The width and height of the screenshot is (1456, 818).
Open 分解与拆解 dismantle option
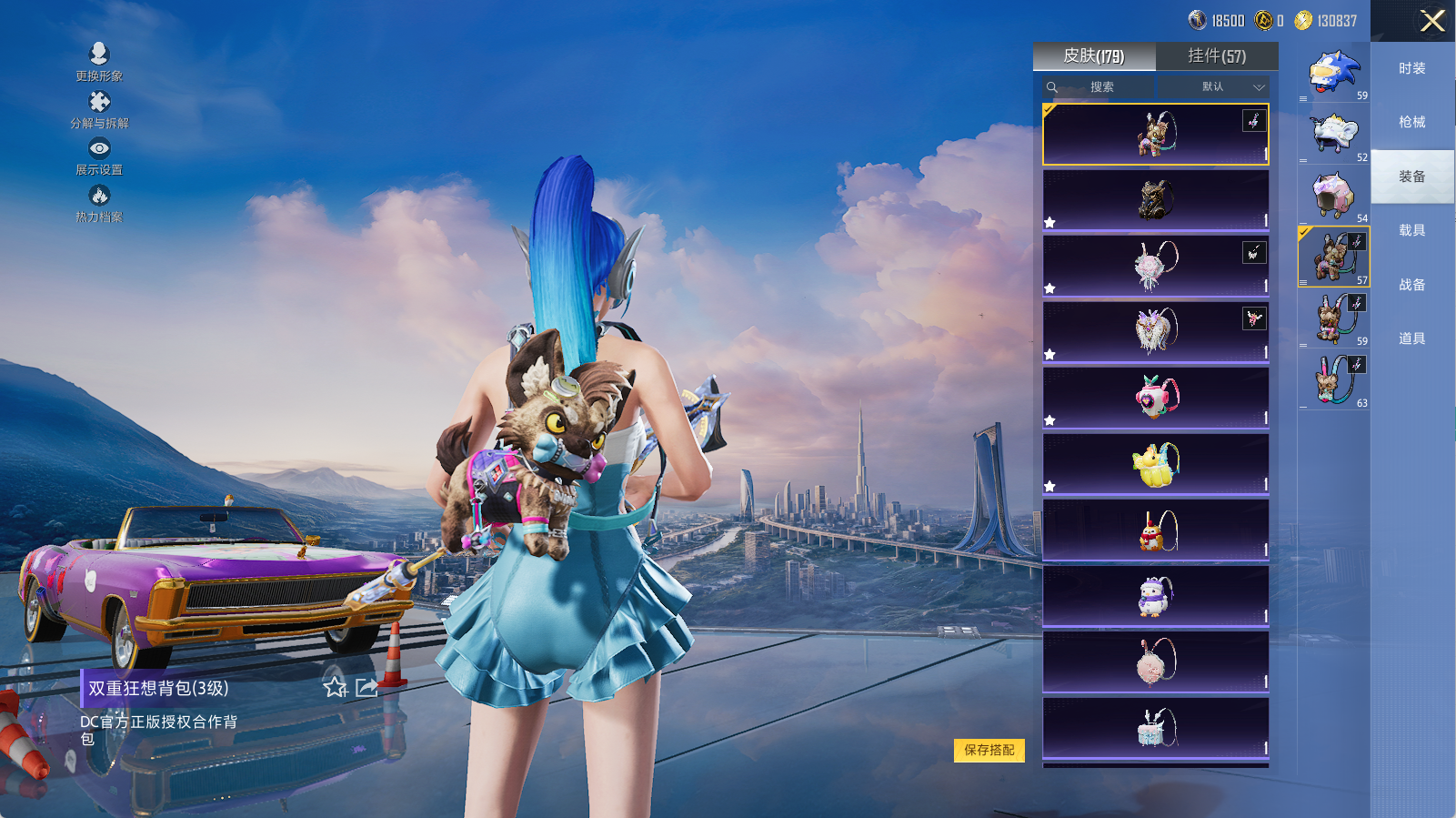click(99, 108)
